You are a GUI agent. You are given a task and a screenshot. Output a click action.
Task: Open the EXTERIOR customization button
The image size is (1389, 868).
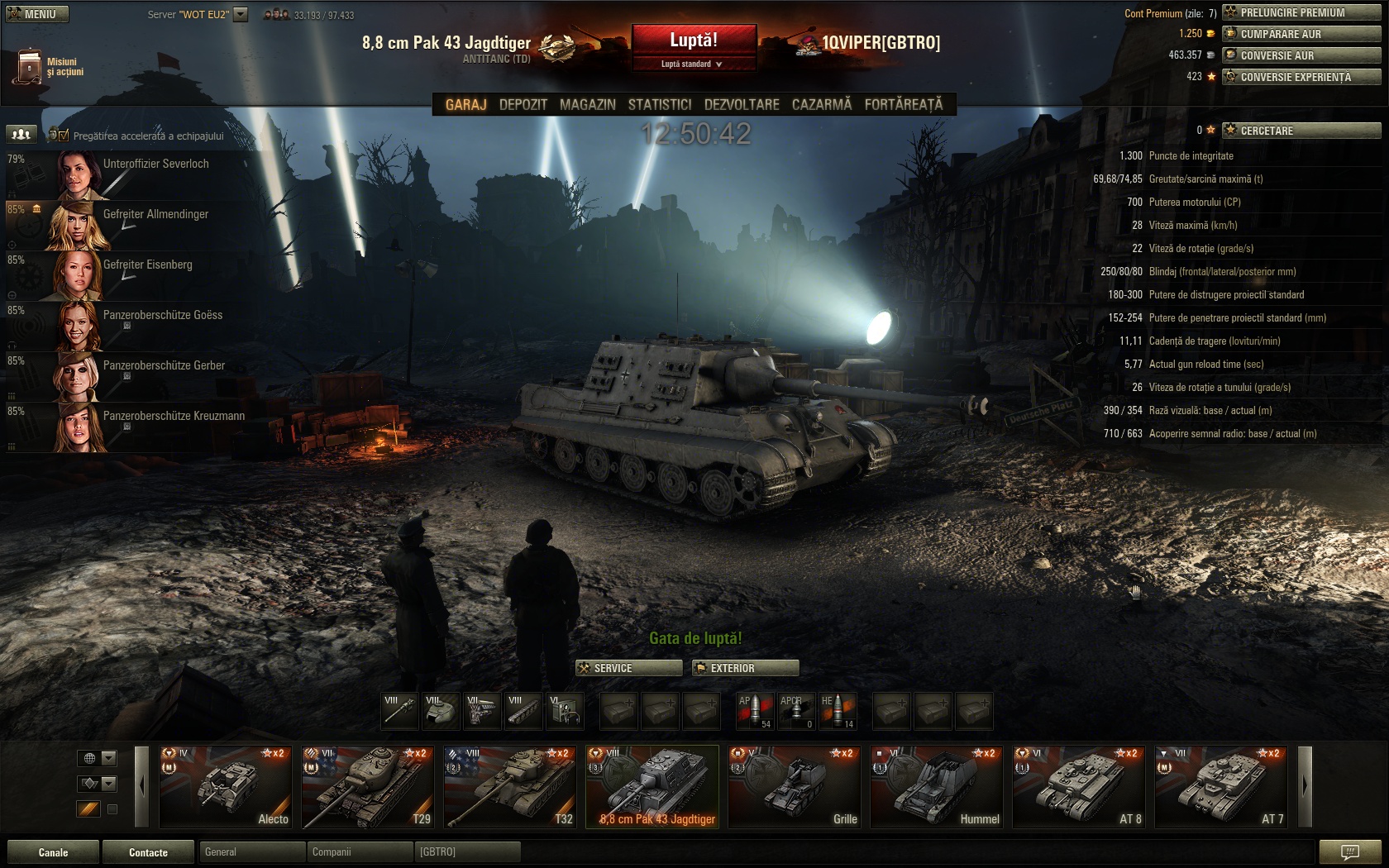click(x=745, y=668)
